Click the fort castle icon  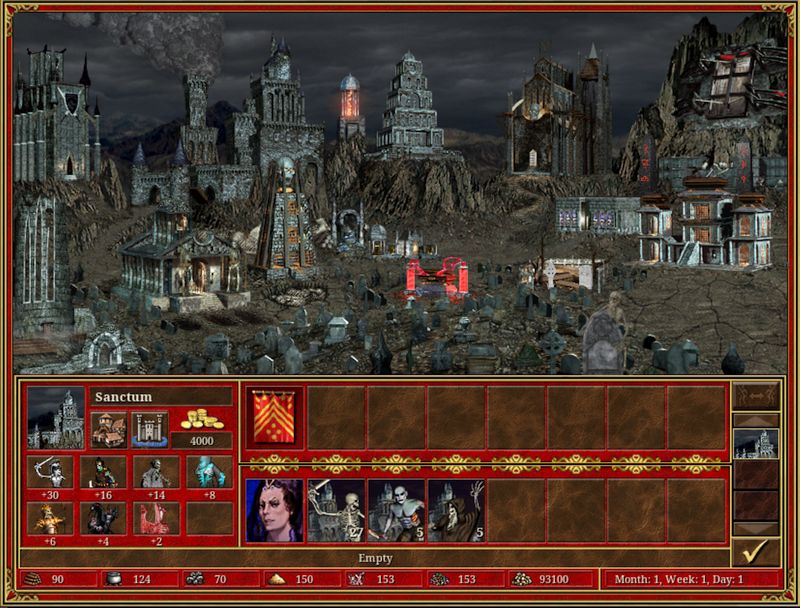click(149, 428)
